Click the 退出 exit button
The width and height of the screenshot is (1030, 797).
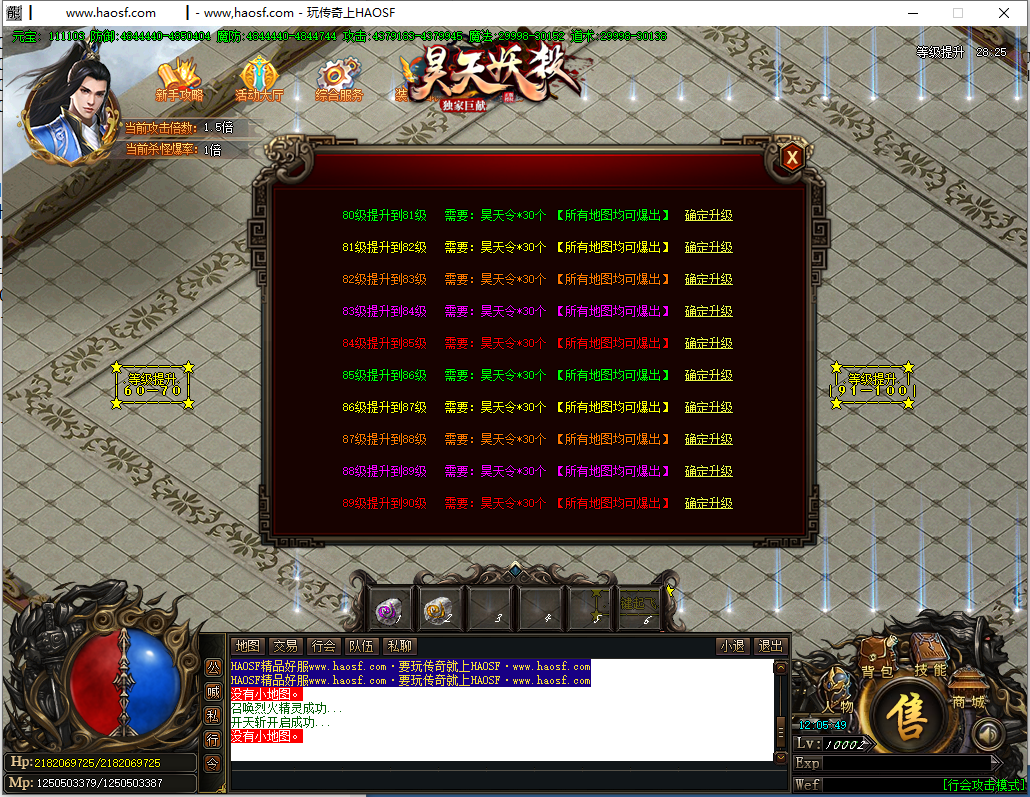click(x=769, y=646)
